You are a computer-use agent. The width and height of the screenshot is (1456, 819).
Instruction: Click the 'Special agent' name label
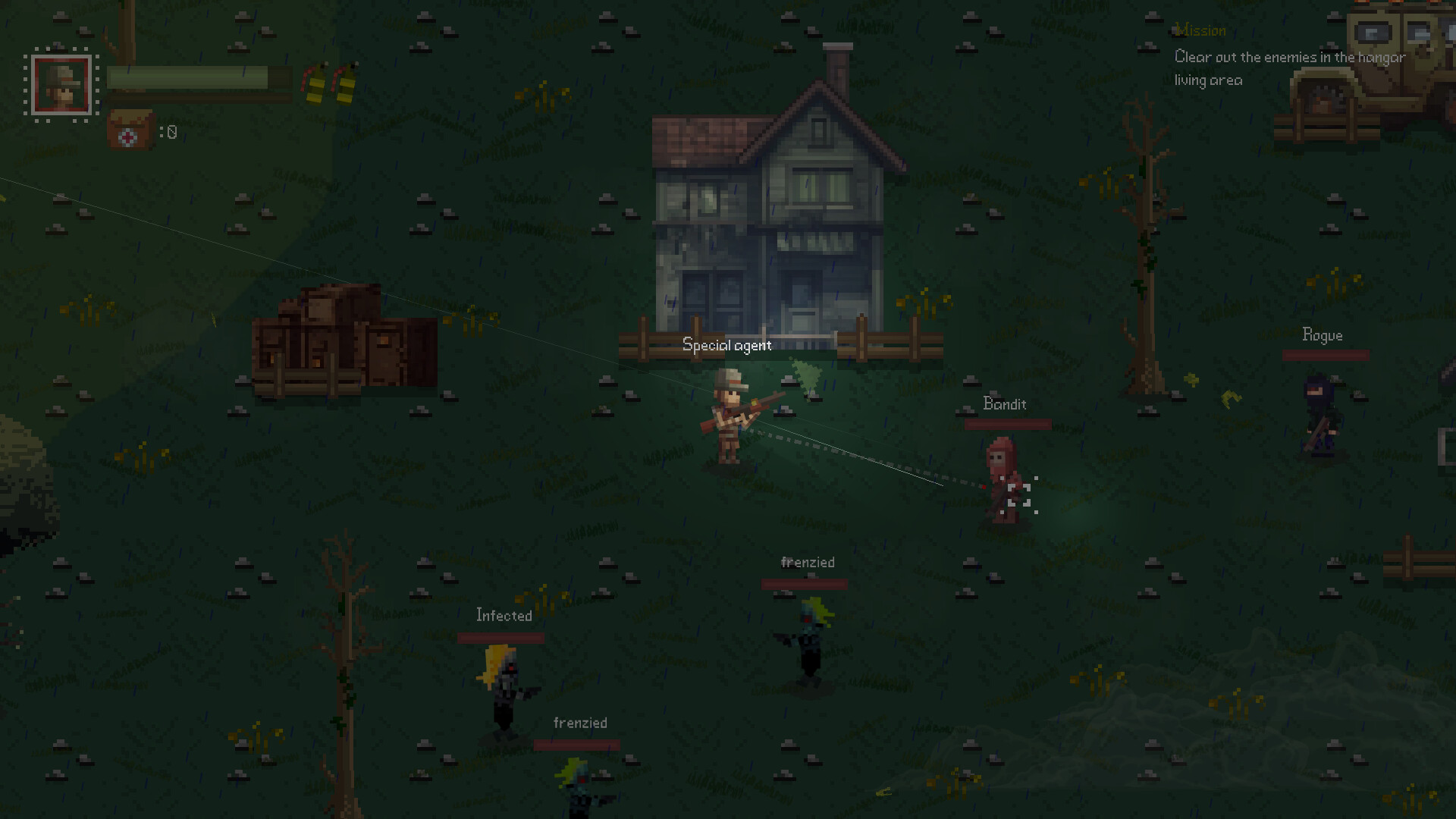click(x=726, y=345)
